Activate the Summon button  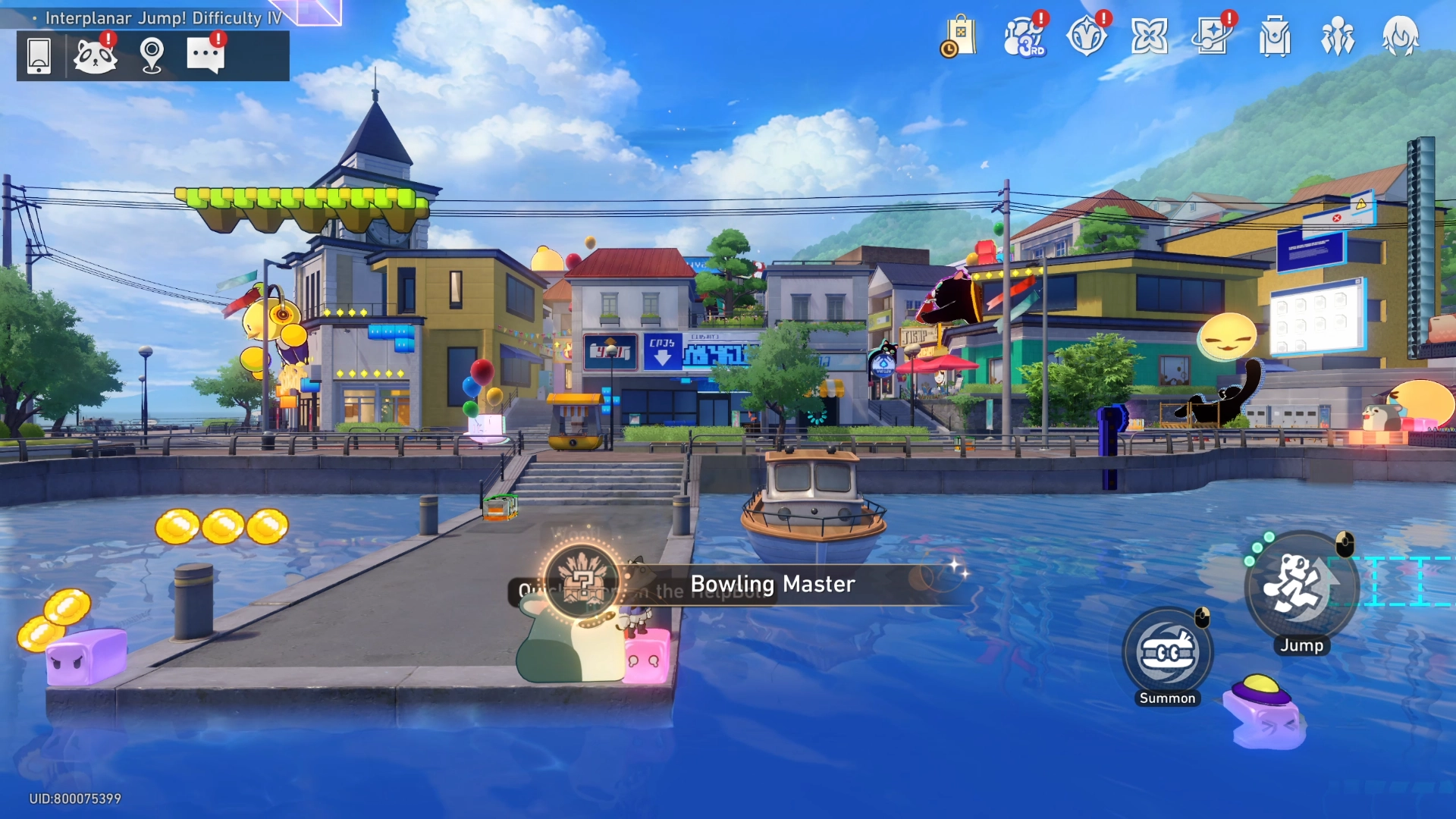point(1168,654)
